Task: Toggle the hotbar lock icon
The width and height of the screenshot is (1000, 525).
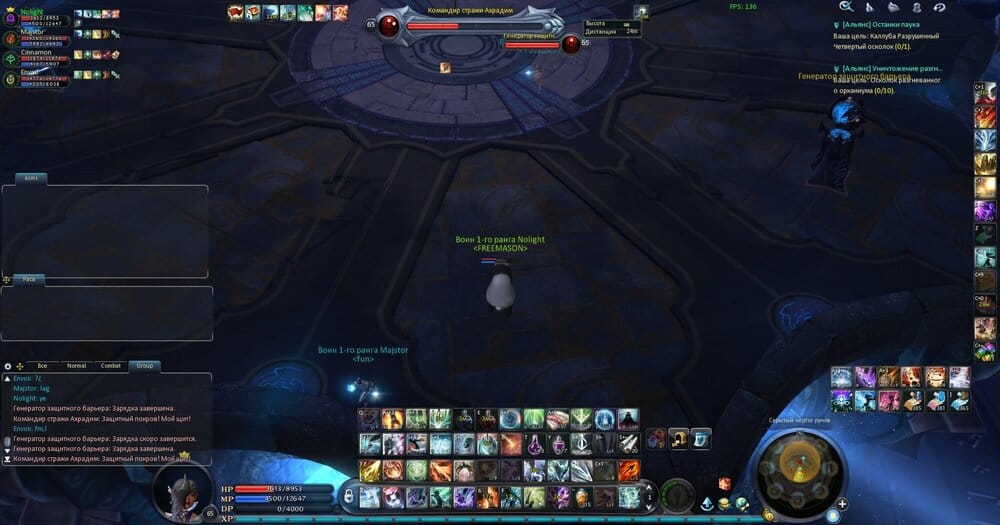Action: (x=347, y=495)
